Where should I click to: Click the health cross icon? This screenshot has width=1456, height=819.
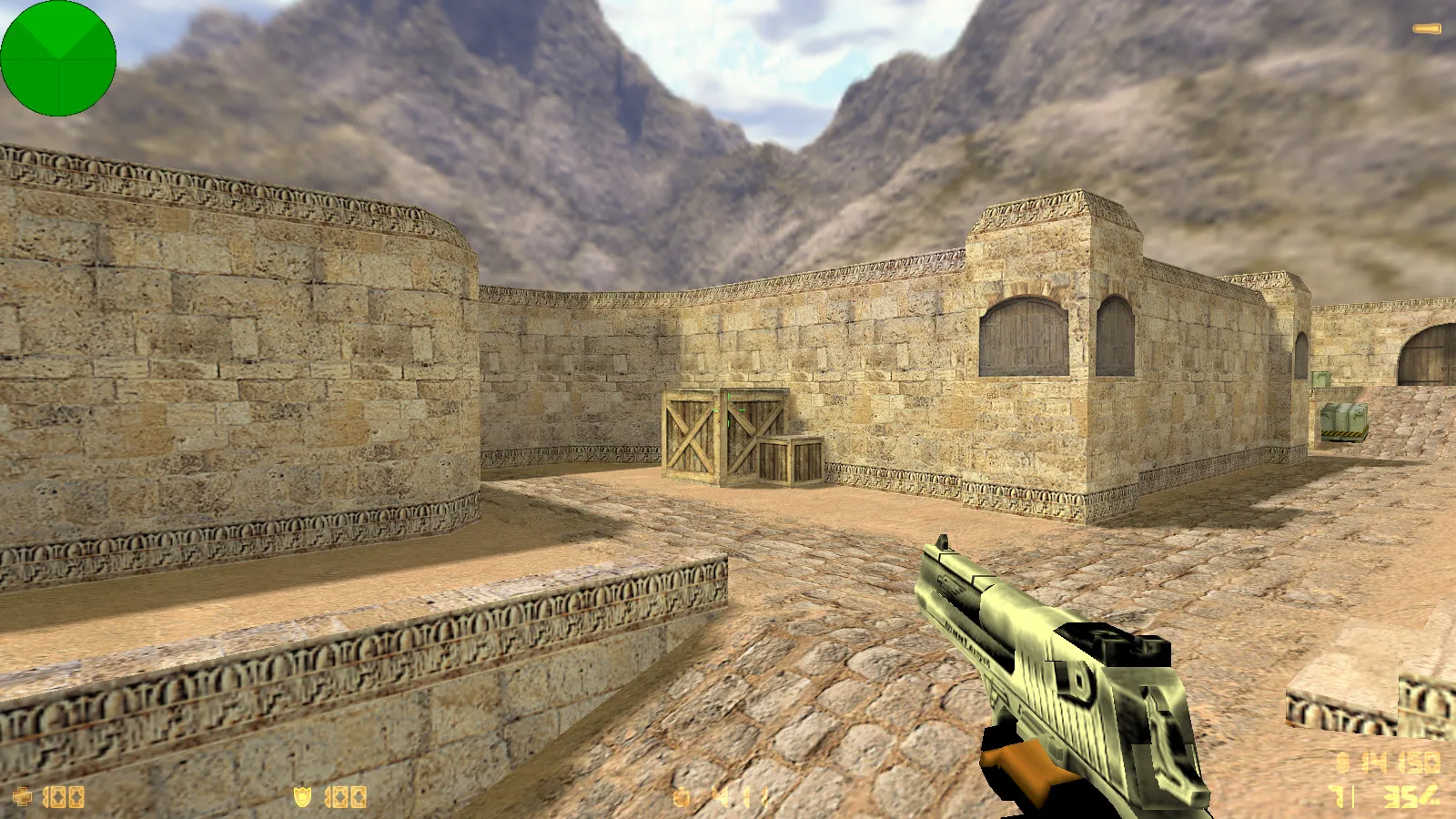point(23,796)
